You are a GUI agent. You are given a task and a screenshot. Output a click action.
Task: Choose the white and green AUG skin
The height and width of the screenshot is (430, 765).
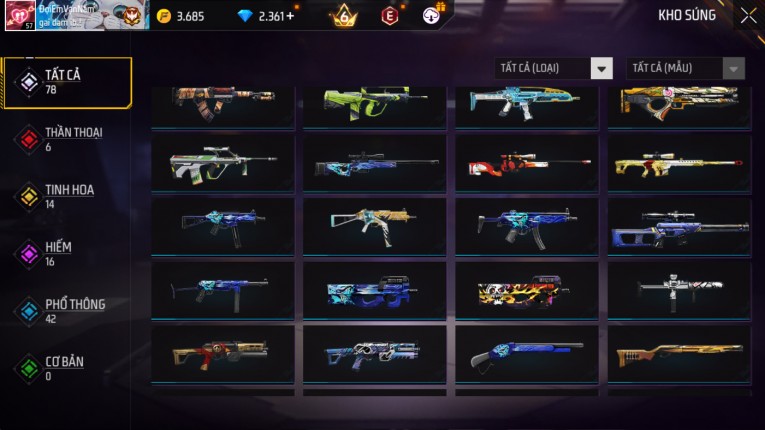pyautogui.click(x=222, y=162)
